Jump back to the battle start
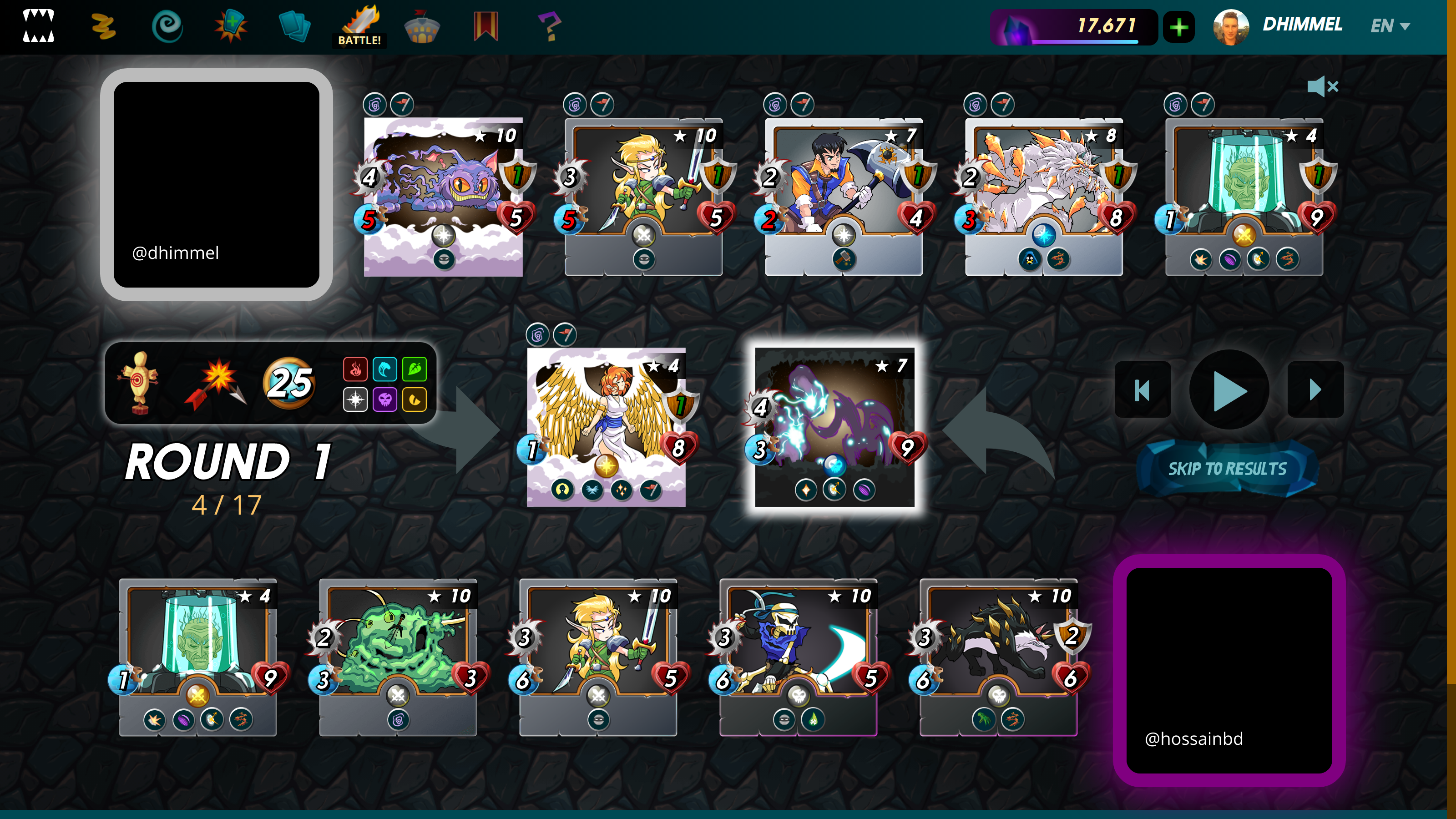Viewport: 1456px width, 819px height. click(1143, 390)
